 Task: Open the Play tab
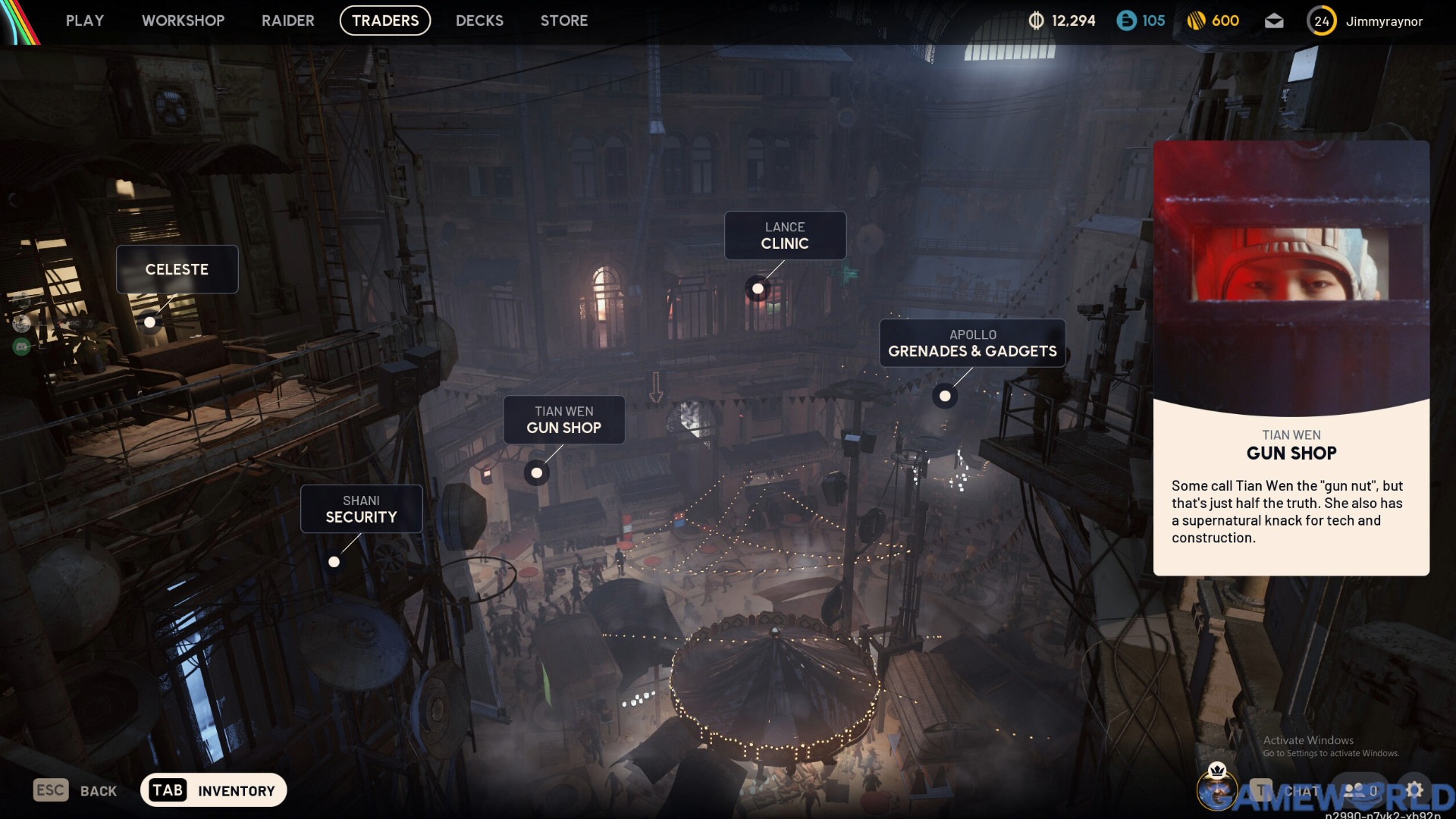pos(84,20)
